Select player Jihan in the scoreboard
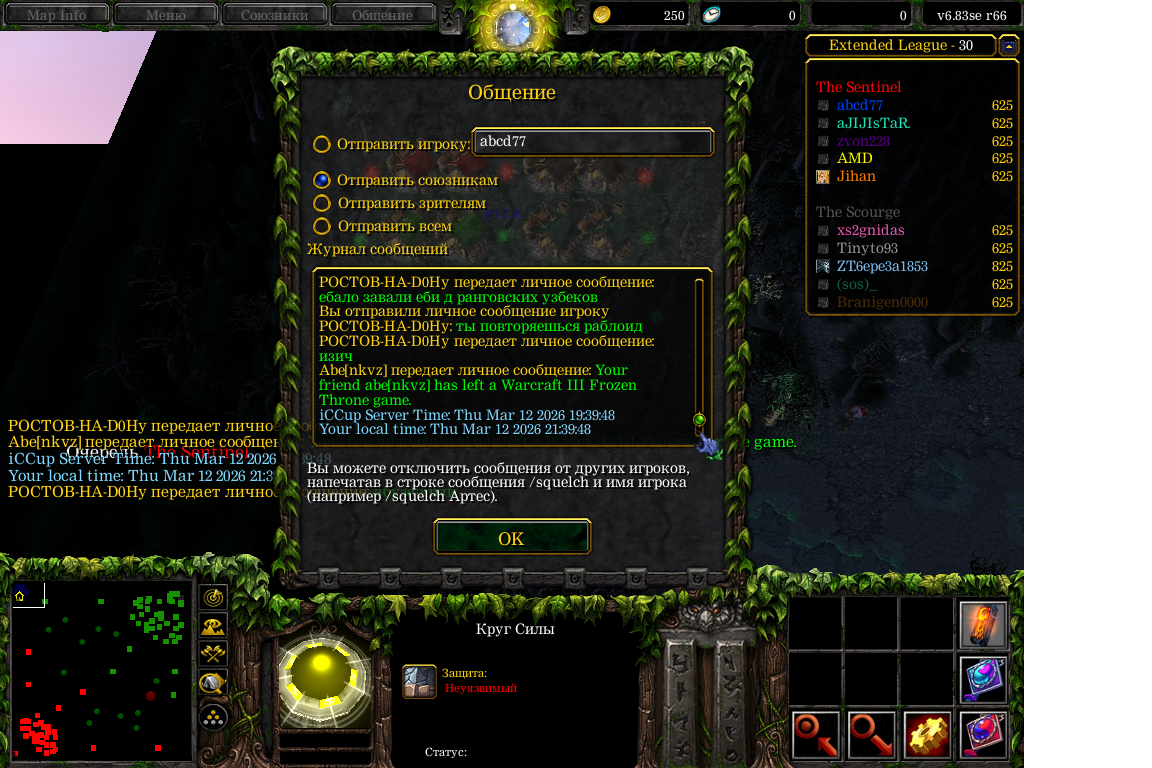 tap(855, 177)
